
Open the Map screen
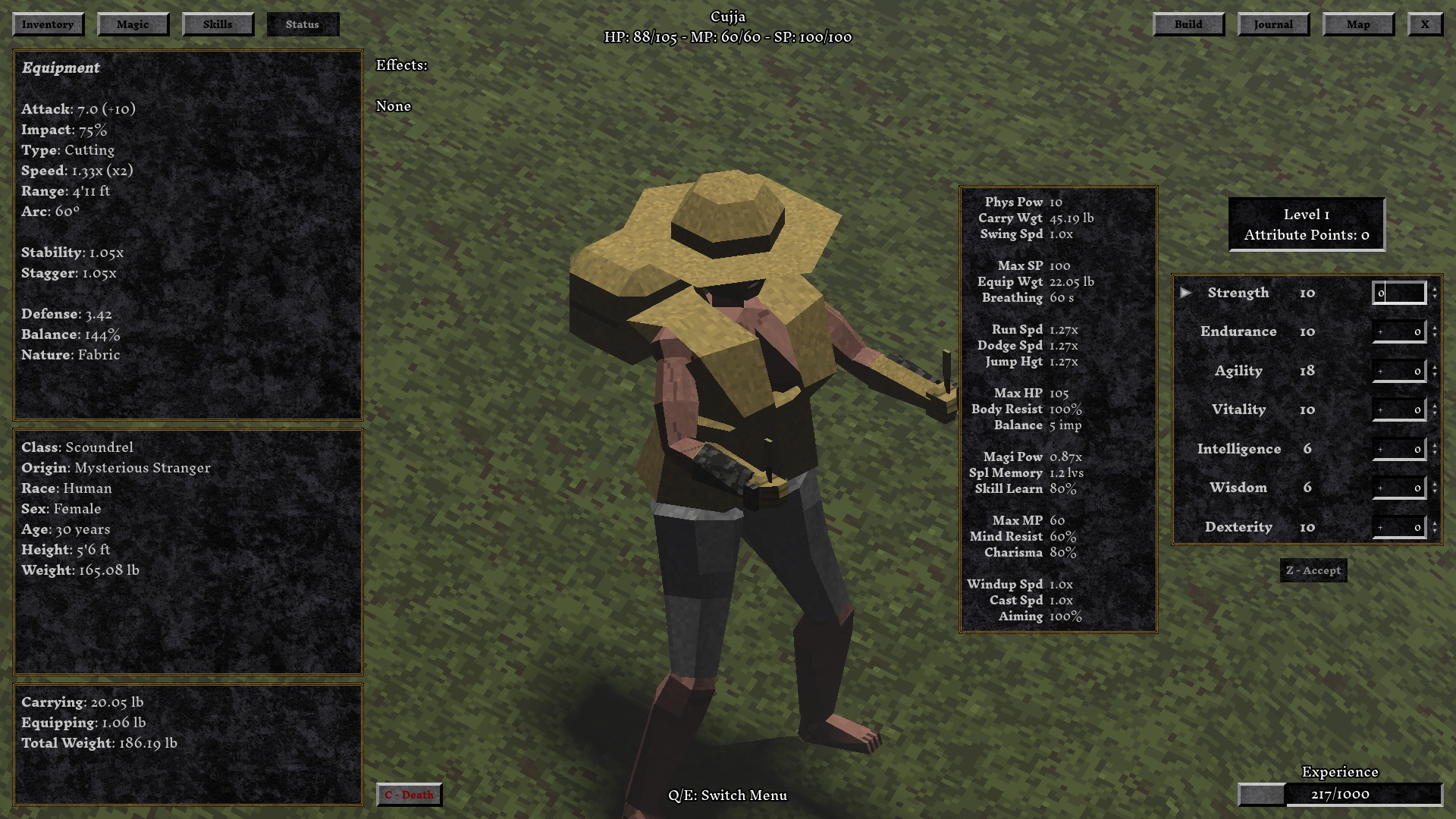pyautogui.click(x=1358, y=24)
